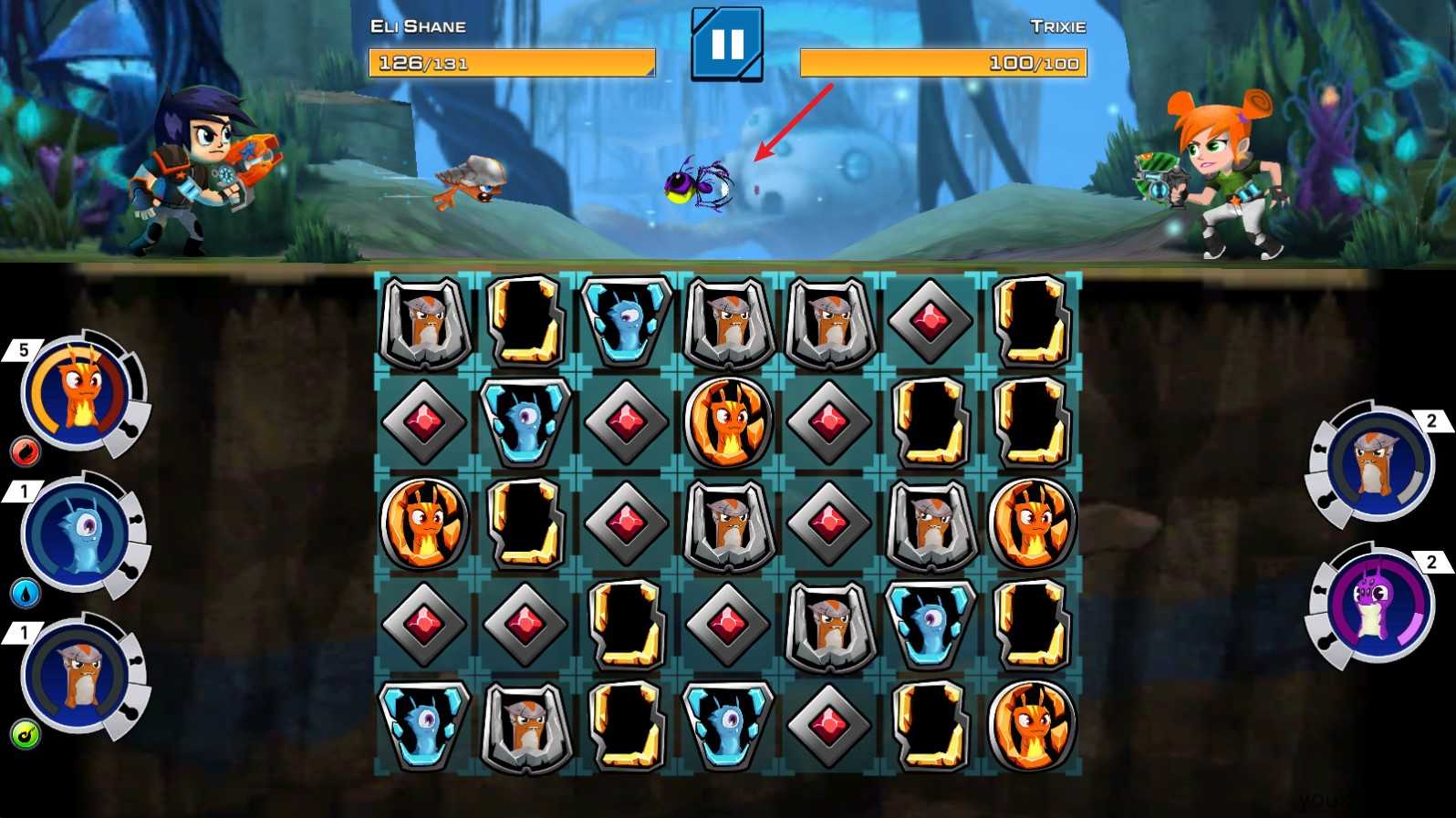
Task: Select the fire slug tile between two red gems
Action: [x=727, y=420]
